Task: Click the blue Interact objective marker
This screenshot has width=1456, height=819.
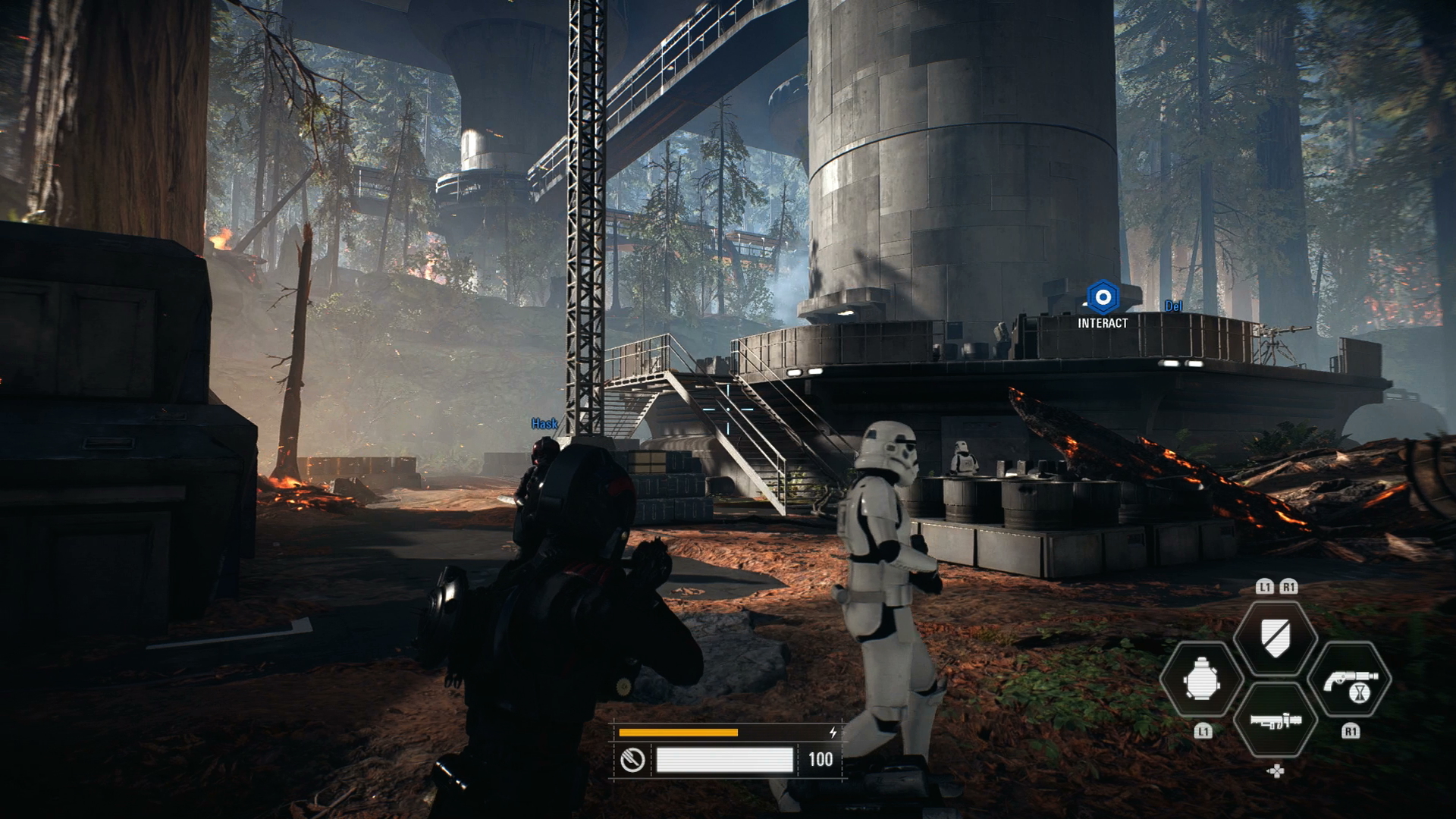Action: [x=1103, y=298]
